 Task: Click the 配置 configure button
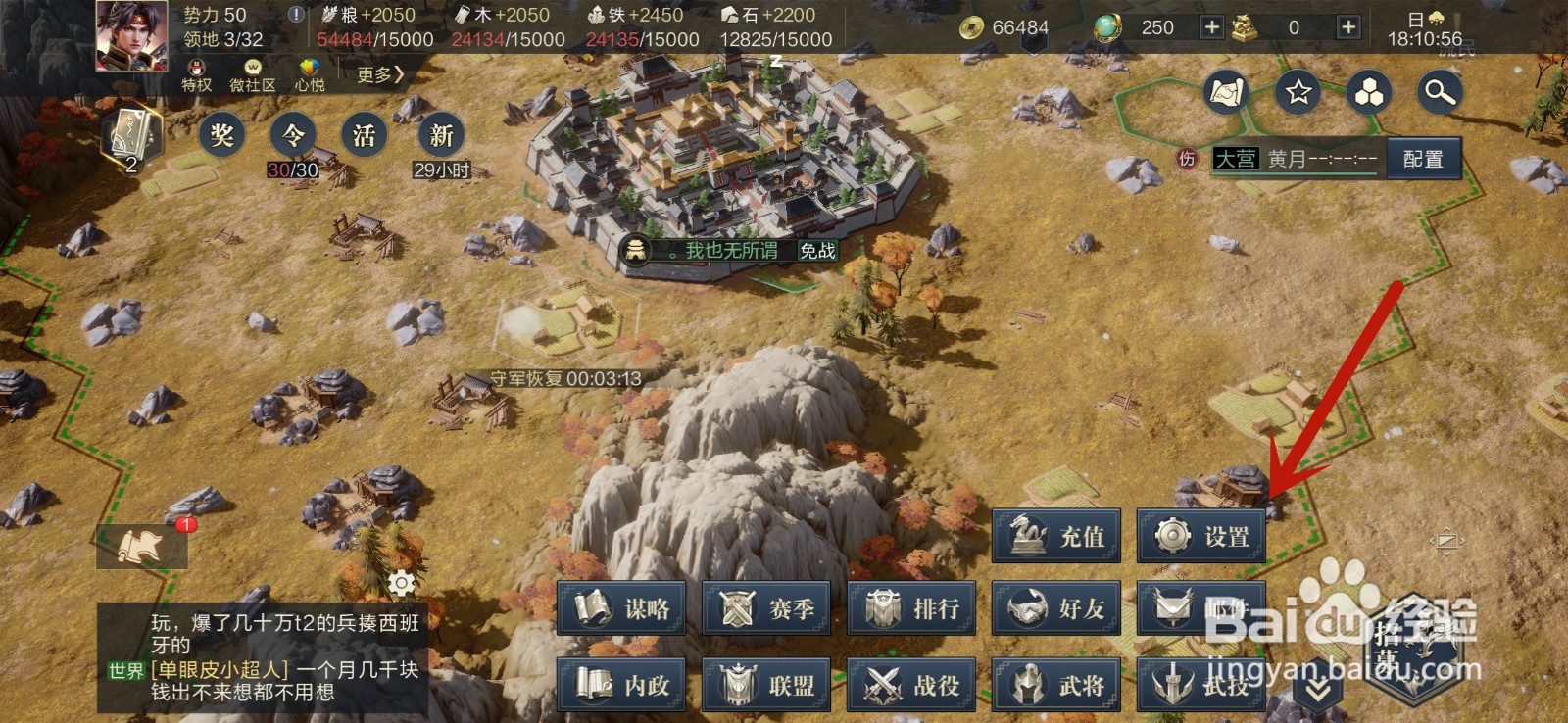[x=1423, y=159]
